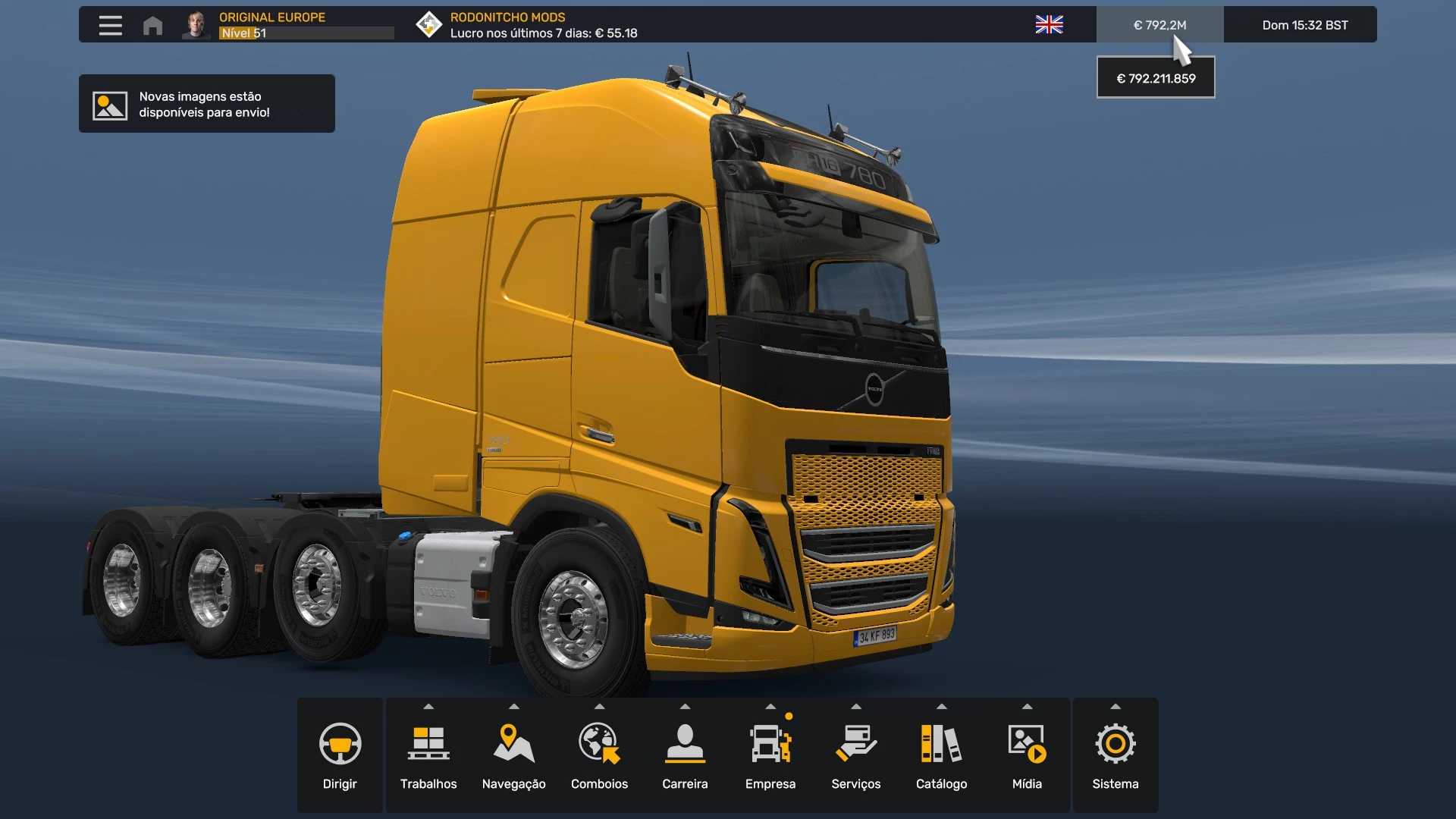
Task: Open the Navegação map menu
Action: [513, 755]
